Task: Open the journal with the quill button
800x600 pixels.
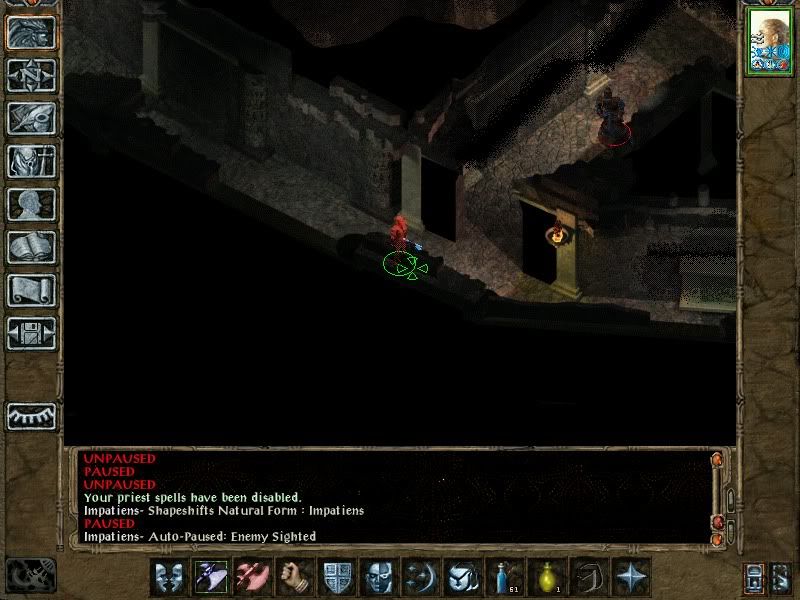Action: point(31,118)
